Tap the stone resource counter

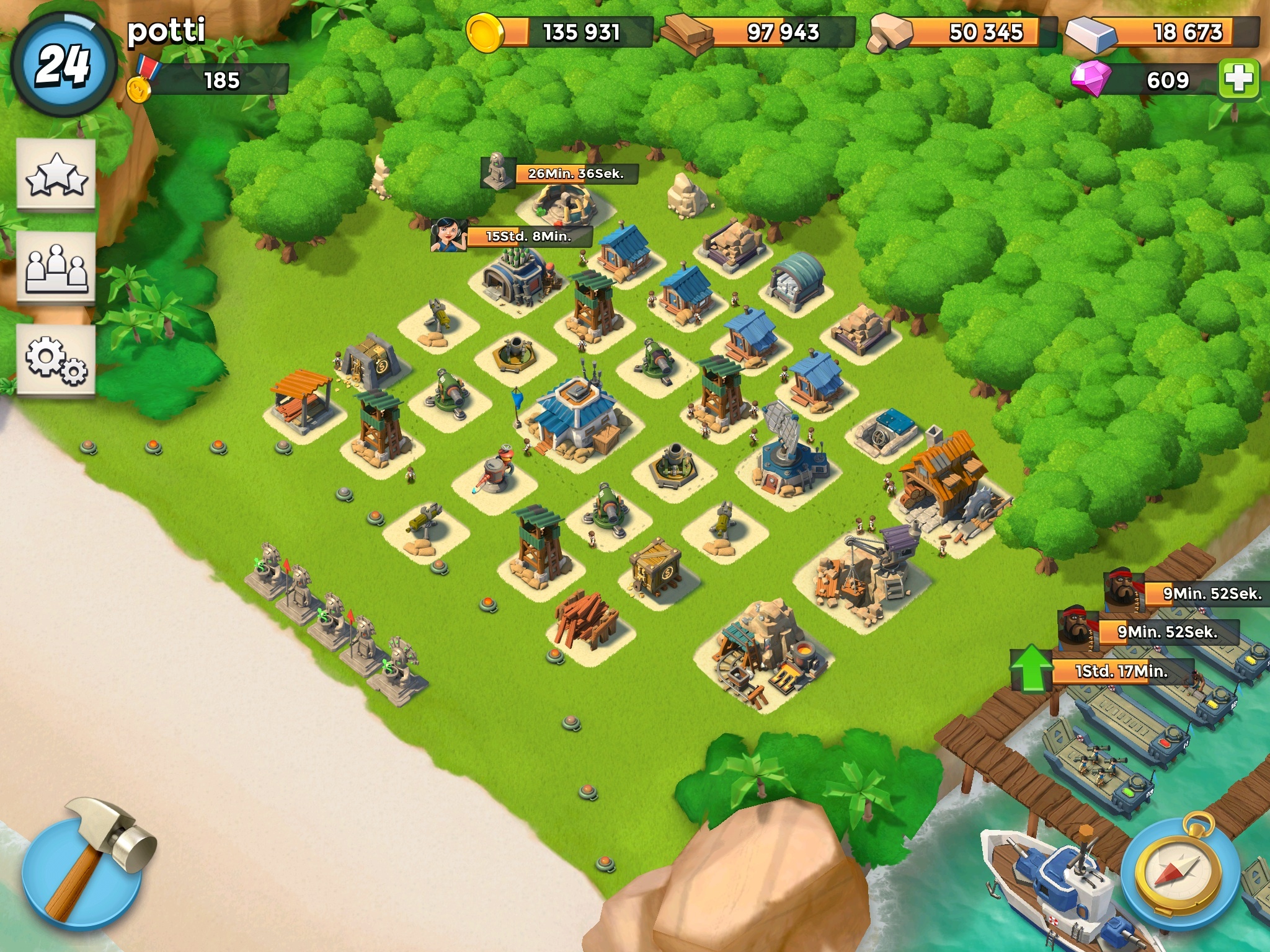[x=962, y=32]
